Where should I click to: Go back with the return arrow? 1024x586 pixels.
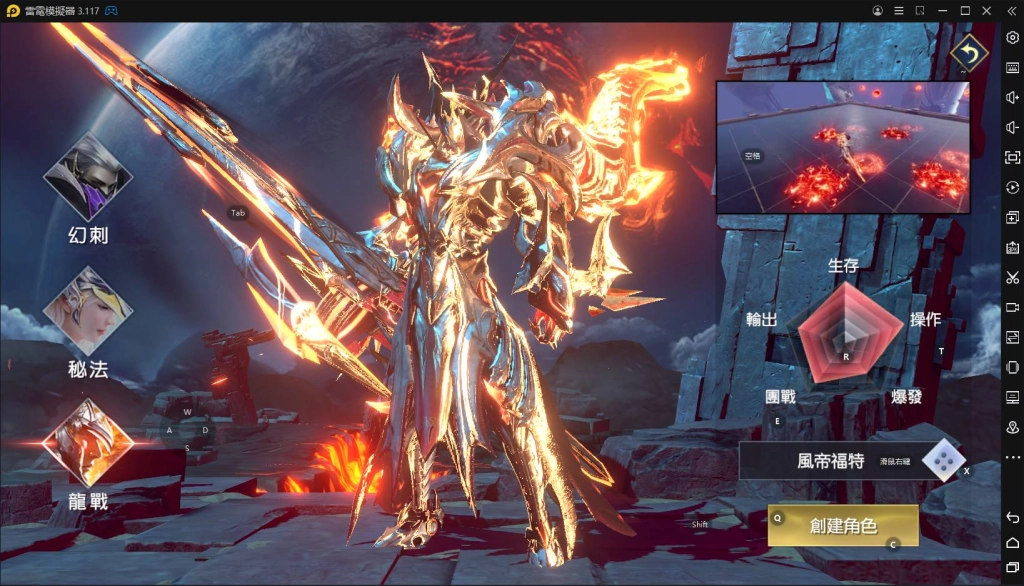click(x=968, y=53)
